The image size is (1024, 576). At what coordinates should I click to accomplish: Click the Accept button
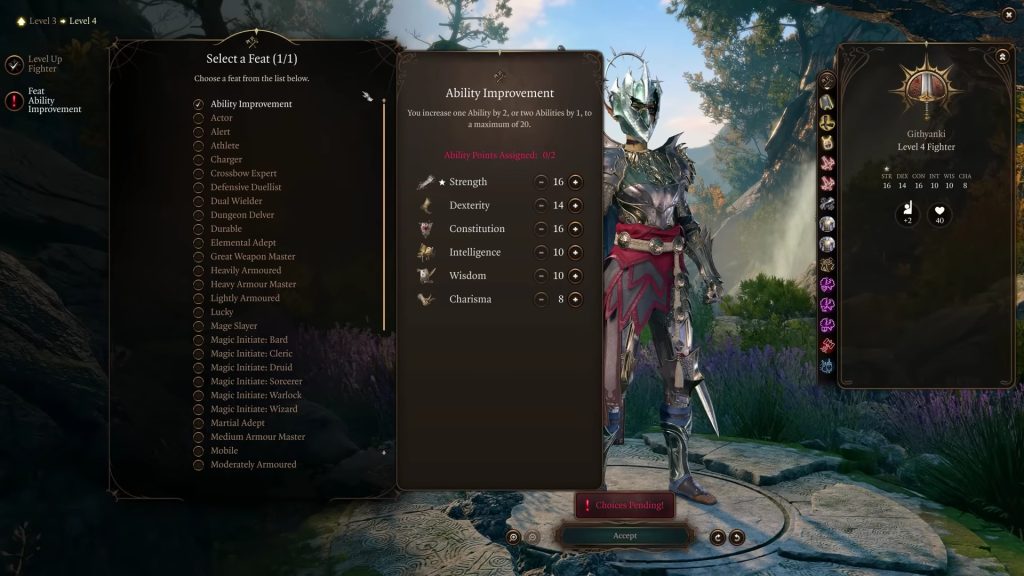point(624,536)
